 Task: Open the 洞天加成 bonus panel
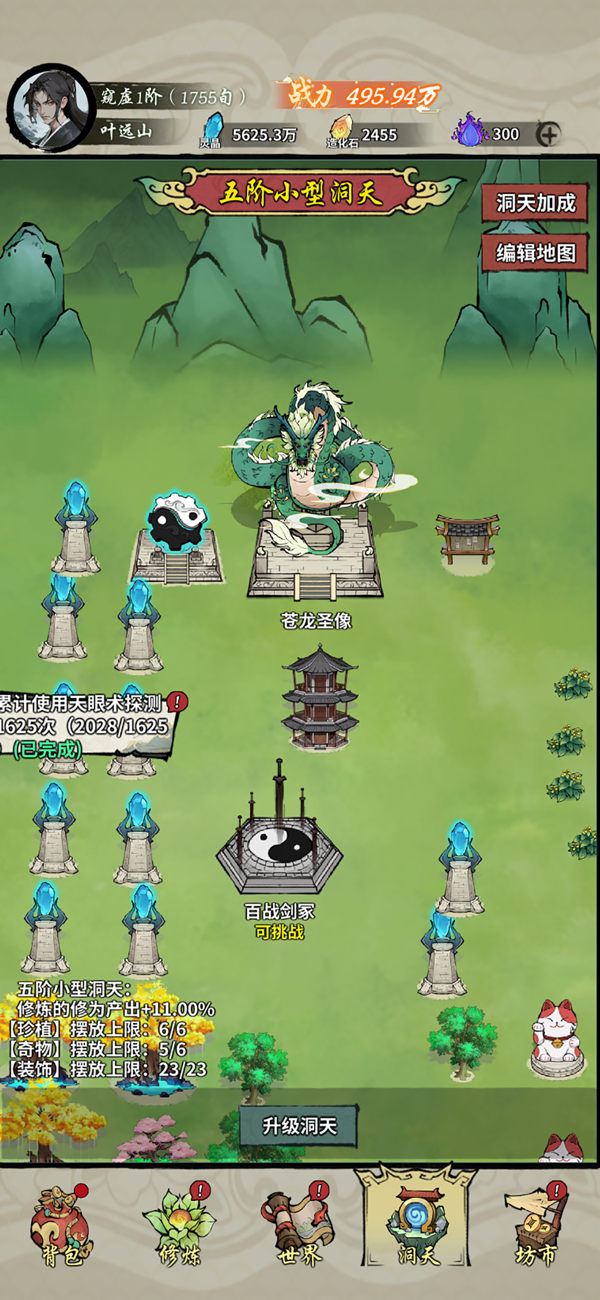coord(536,203)
